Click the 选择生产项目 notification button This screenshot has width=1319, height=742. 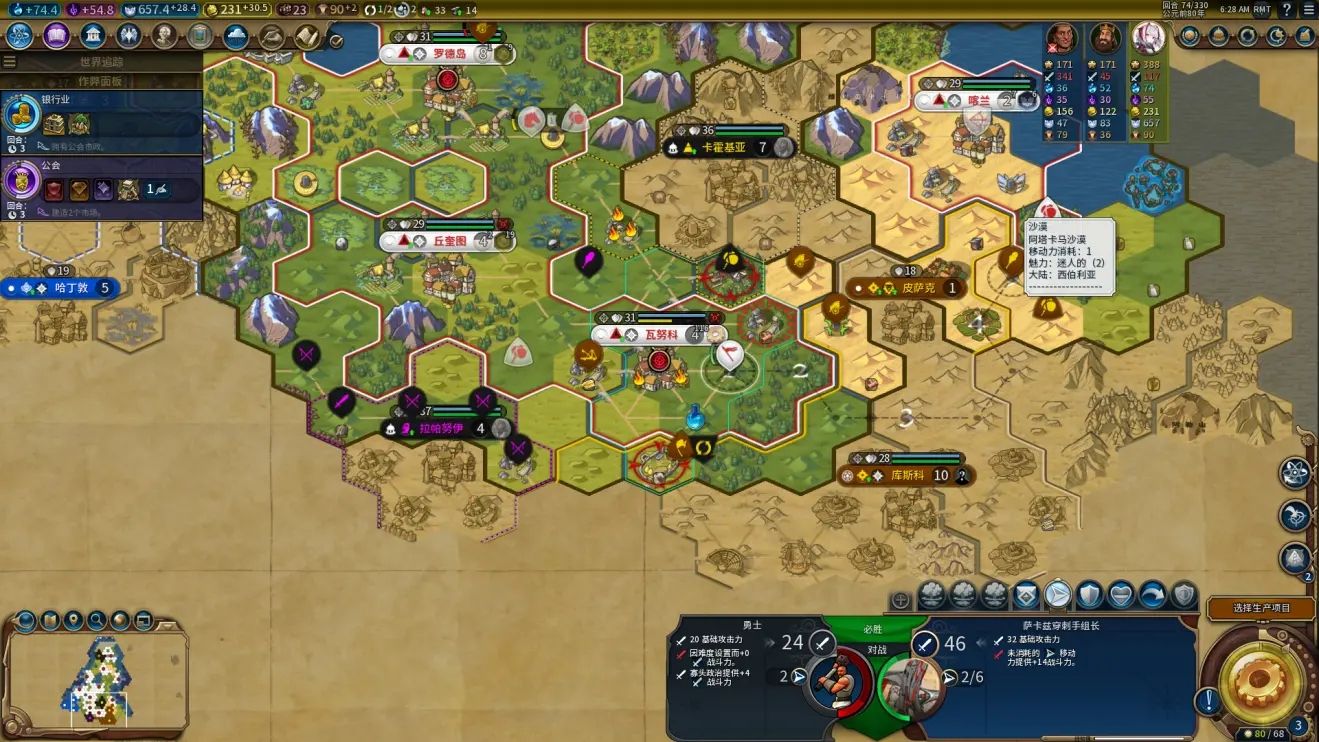pos(1260,608)
